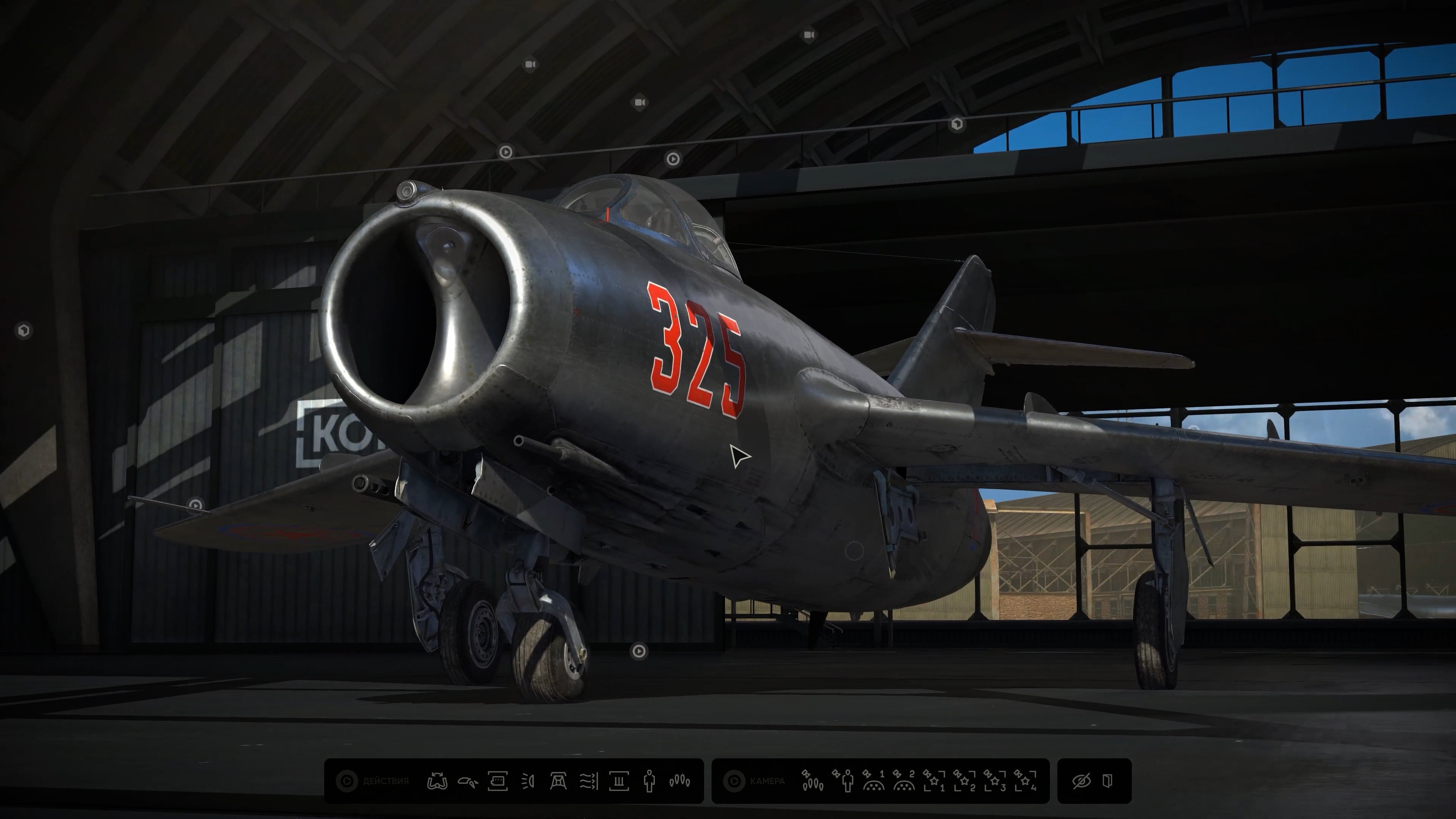Screen dimensions: 1456x819
Task: Show the pilot figure action icon
Action: 649,781
